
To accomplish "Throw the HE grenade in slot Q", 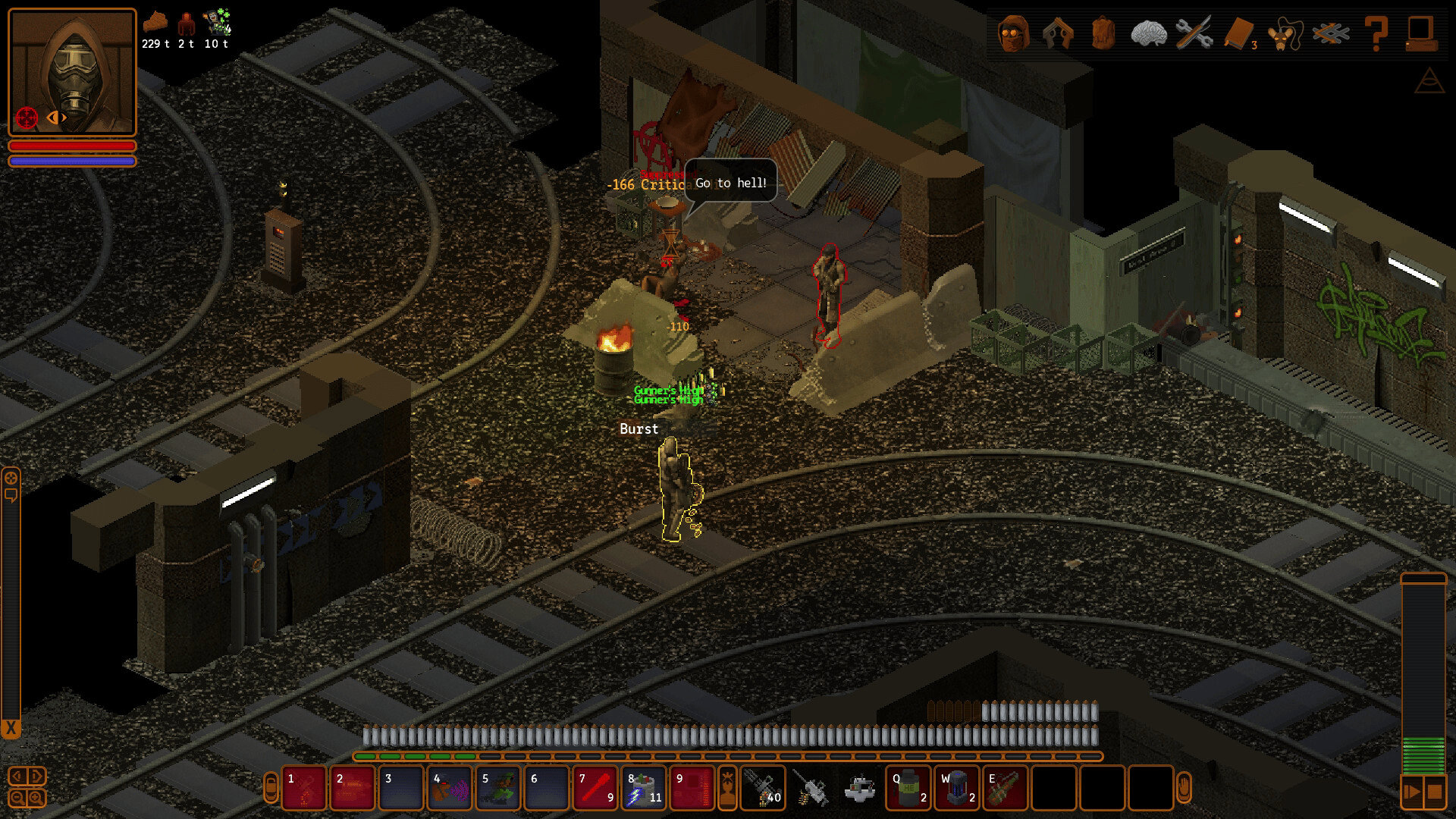I will pos(908,789).
